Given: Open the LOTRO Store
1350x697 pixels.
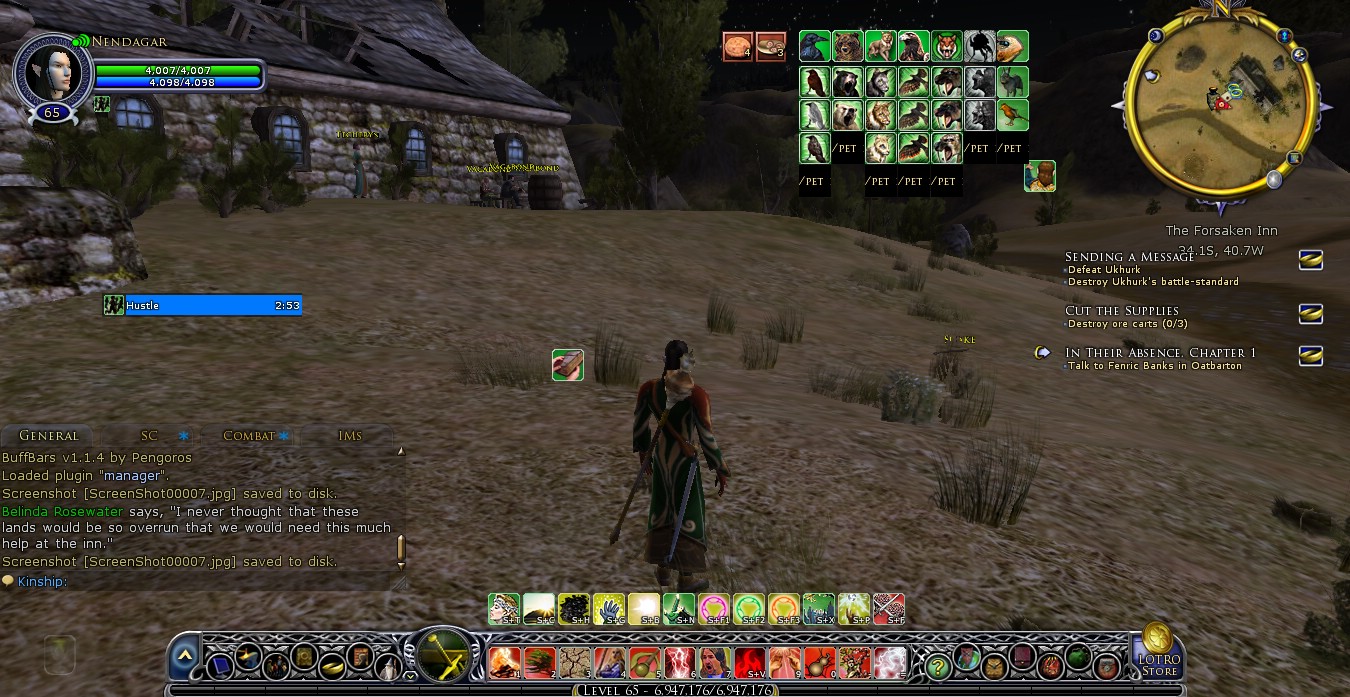Looking at the screenshot, I should 1158,650.
